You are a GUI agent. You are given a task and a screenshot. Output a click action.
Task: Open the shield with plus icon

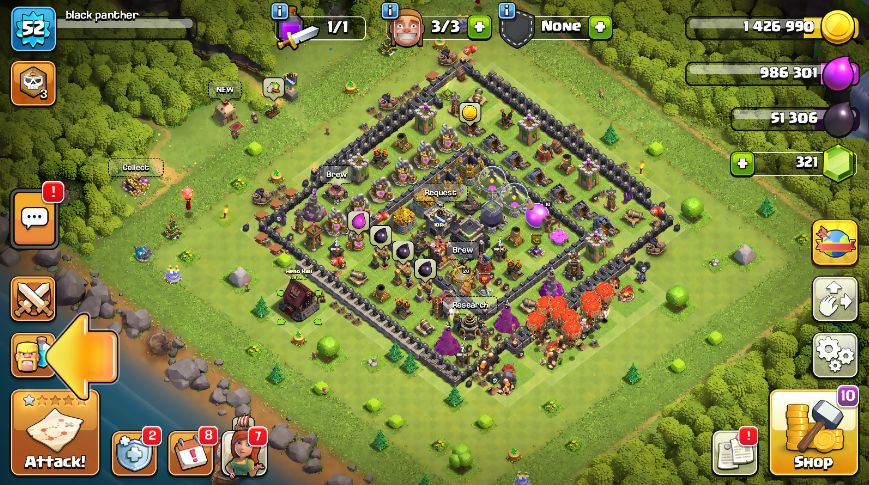pyautogui.click(x=133, y=453)
